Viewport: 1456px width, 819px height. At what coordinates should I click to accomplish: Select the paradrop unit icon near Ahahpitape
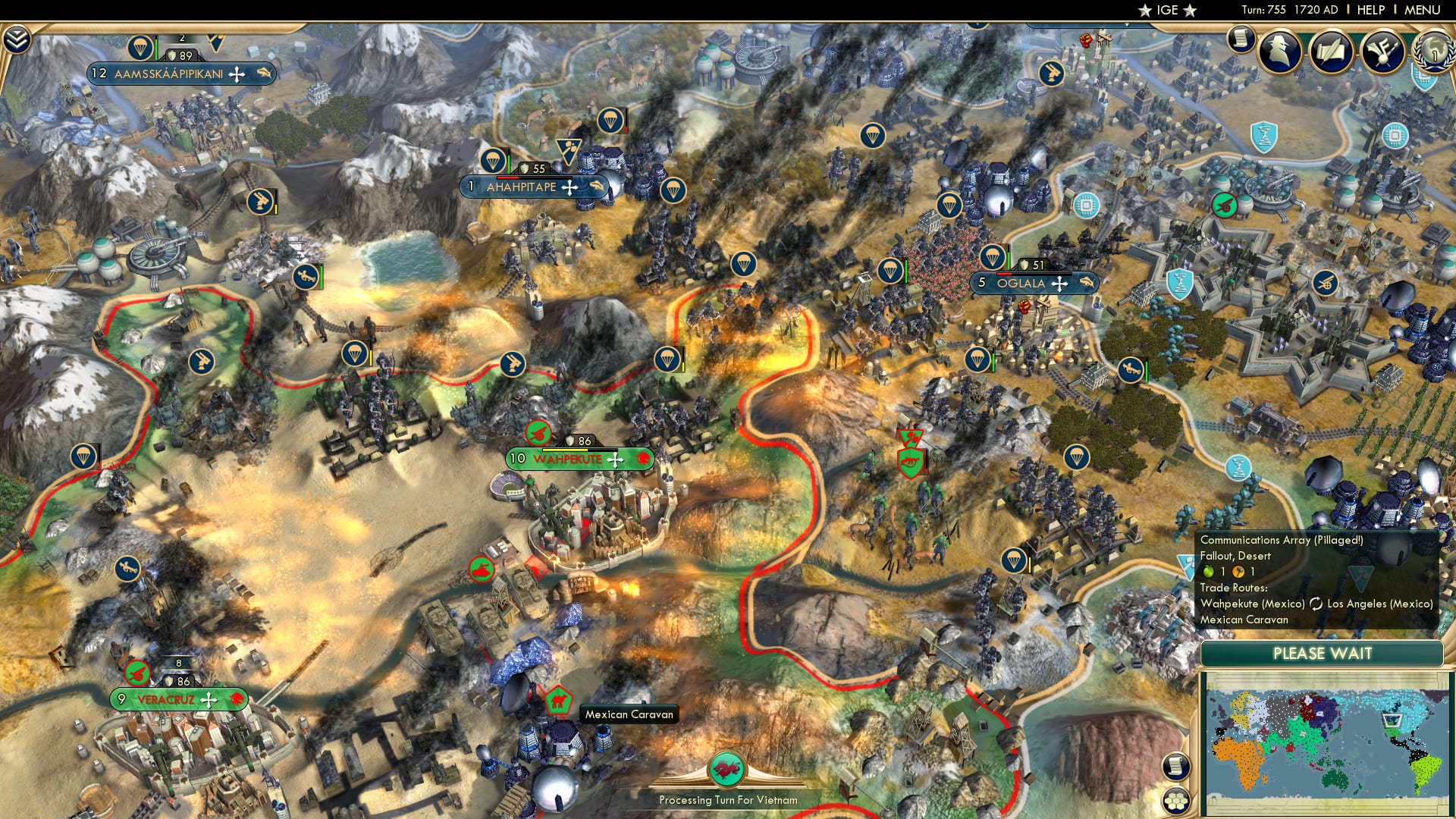point(493,162)
